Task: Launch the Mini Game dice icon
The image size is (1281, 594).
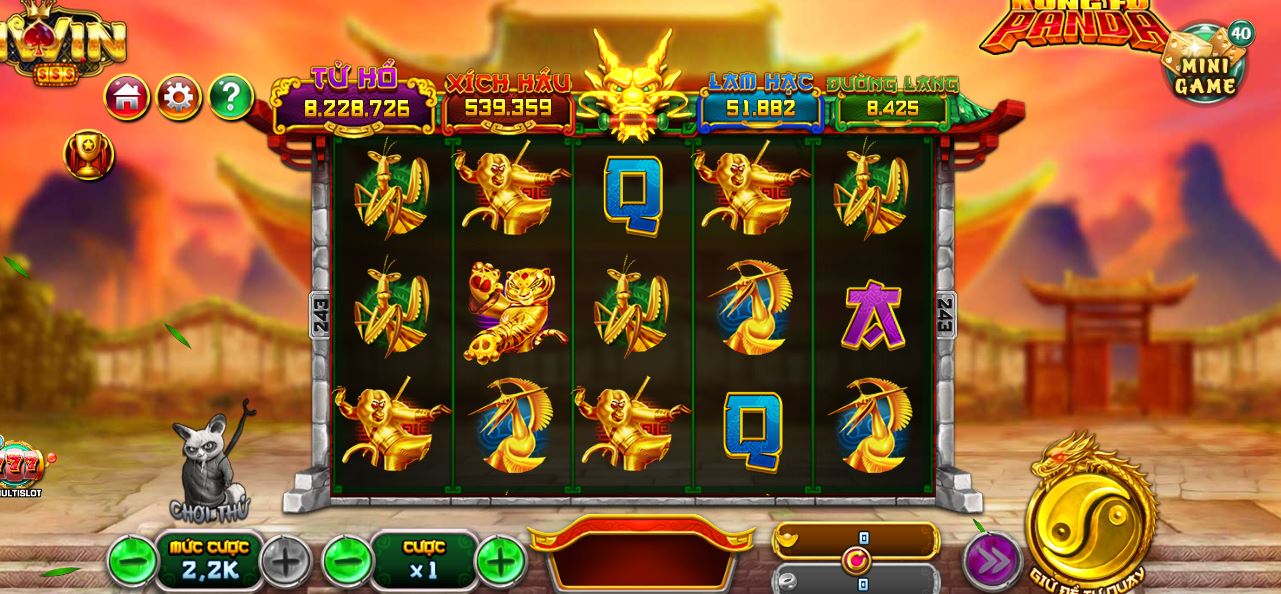Action: coord(1205,66)
